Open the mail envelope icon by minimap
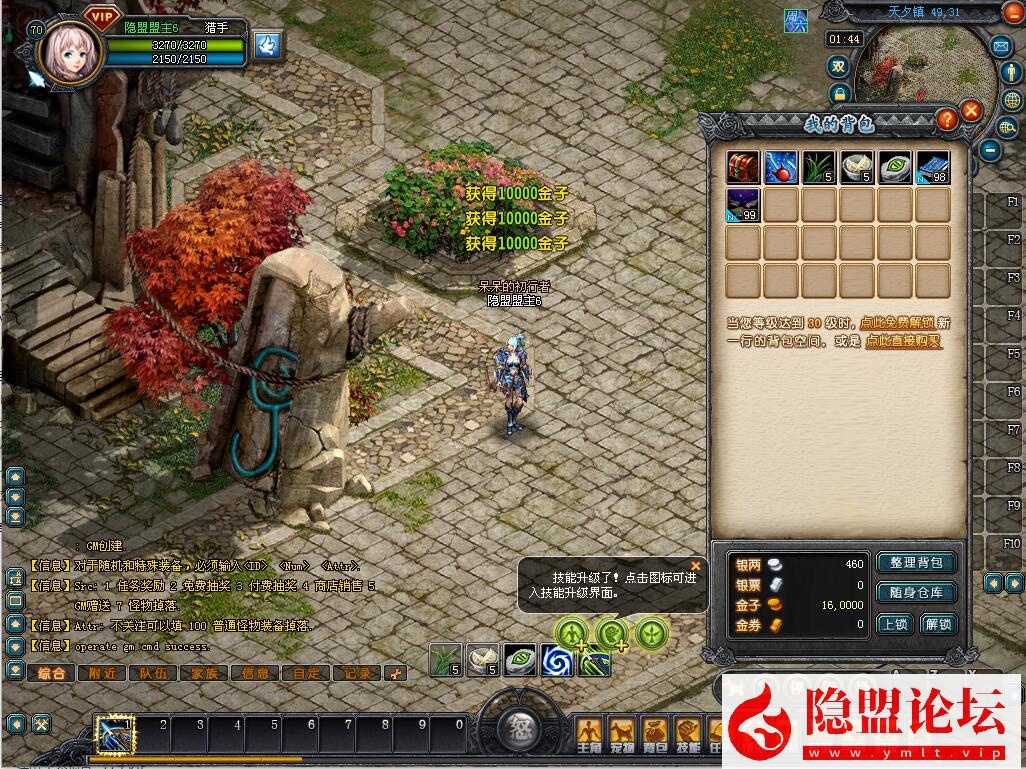Screen dimensions: 1026x769 [x=1000, y=46]
